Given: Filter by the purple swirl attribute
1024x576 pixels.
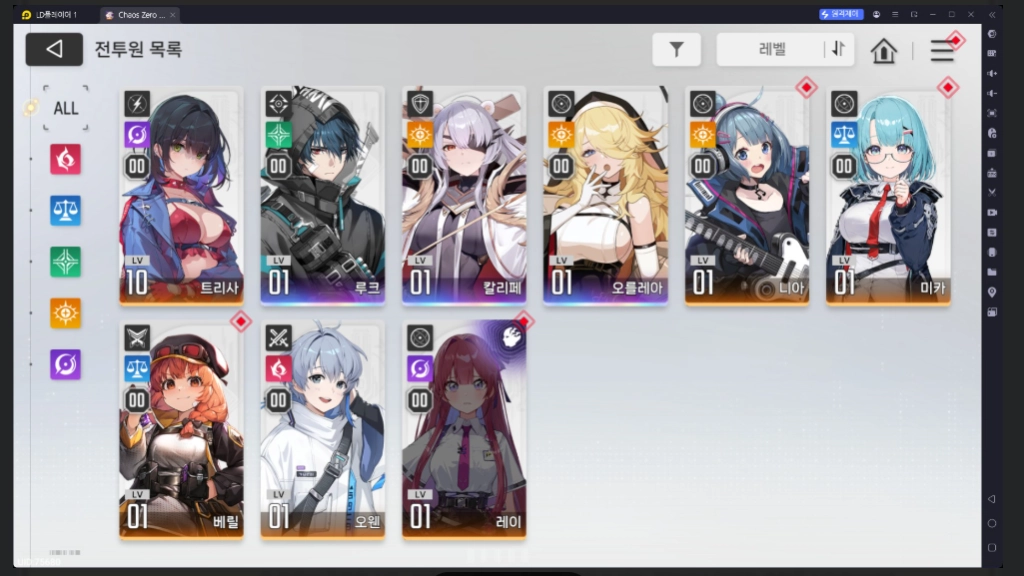Looking at the screenshot, I should tap(66, 364).
